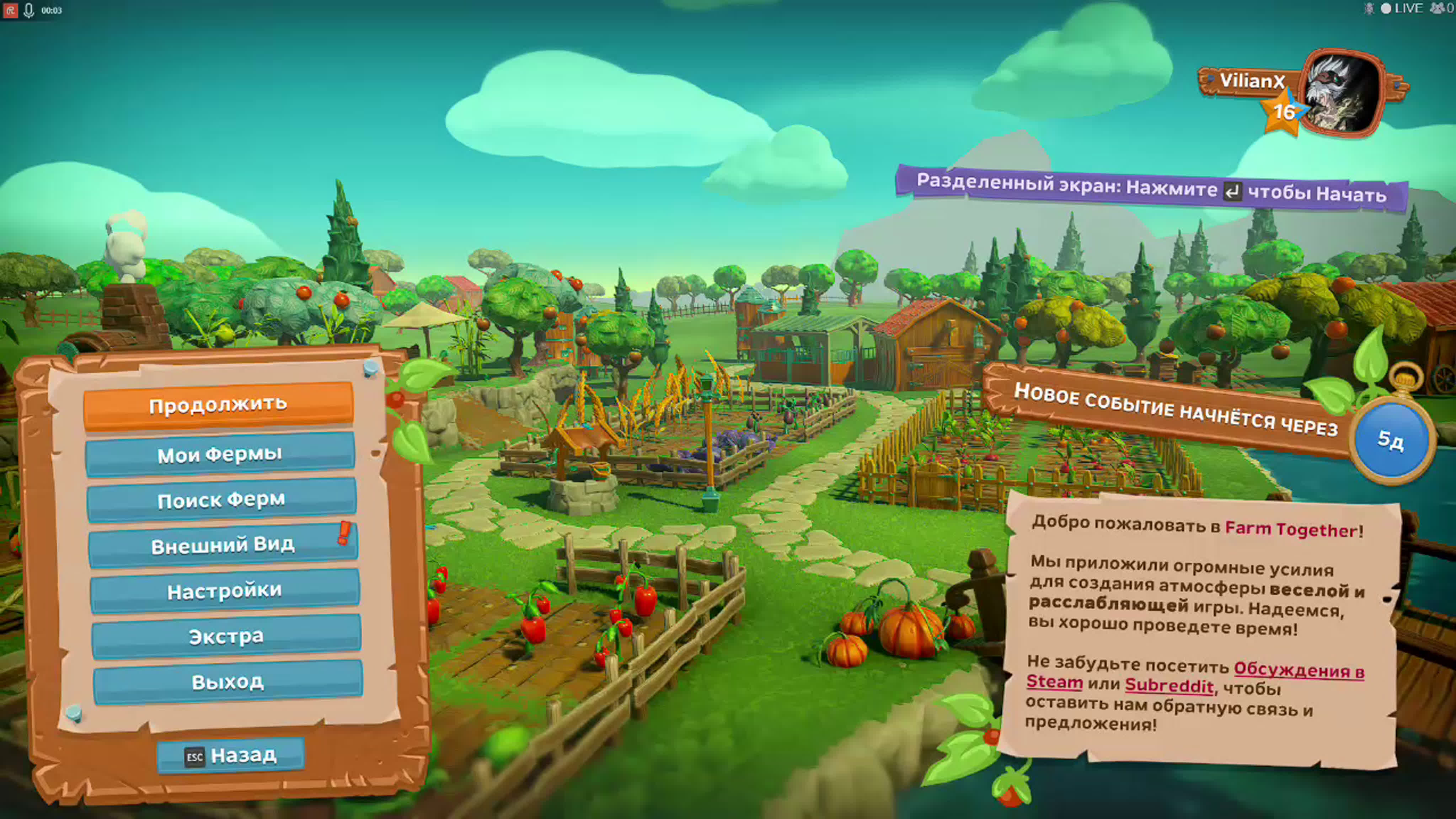
Task: Choose Поиск Ферм to find farms
Action: [221, 500]
